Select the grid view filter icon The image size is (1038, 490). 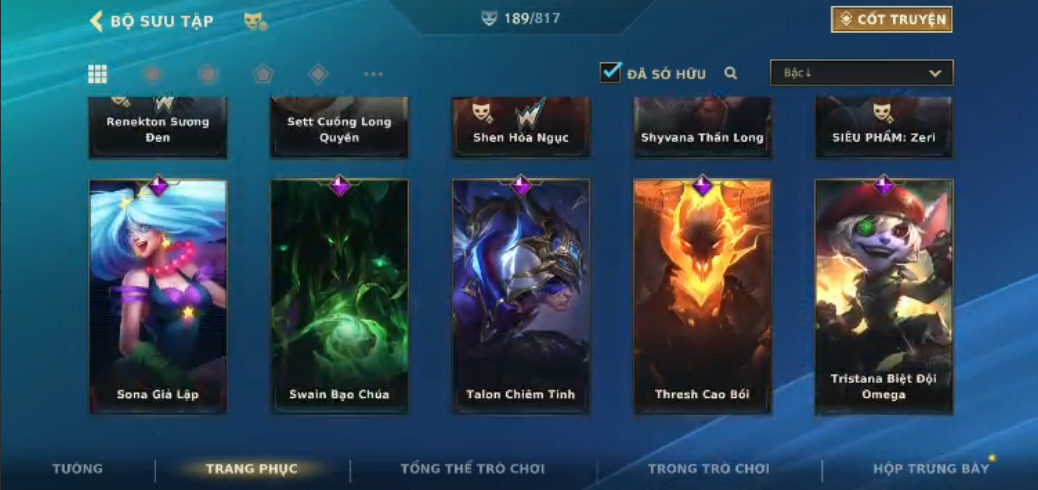98,74
